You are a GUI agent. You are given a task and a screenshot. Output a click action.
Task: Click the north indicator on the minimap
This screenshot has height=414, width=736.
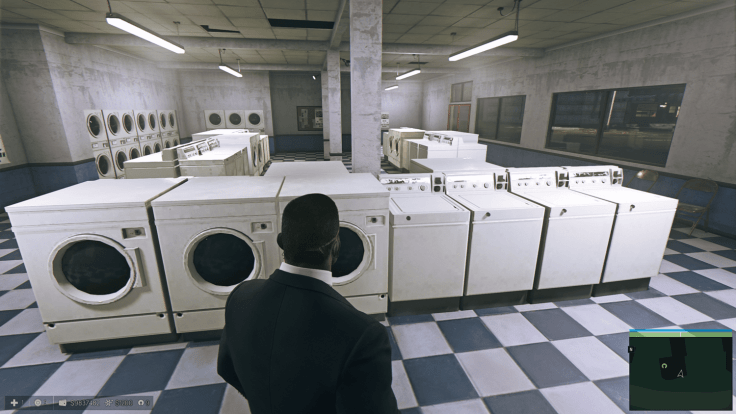click(631, 349)
